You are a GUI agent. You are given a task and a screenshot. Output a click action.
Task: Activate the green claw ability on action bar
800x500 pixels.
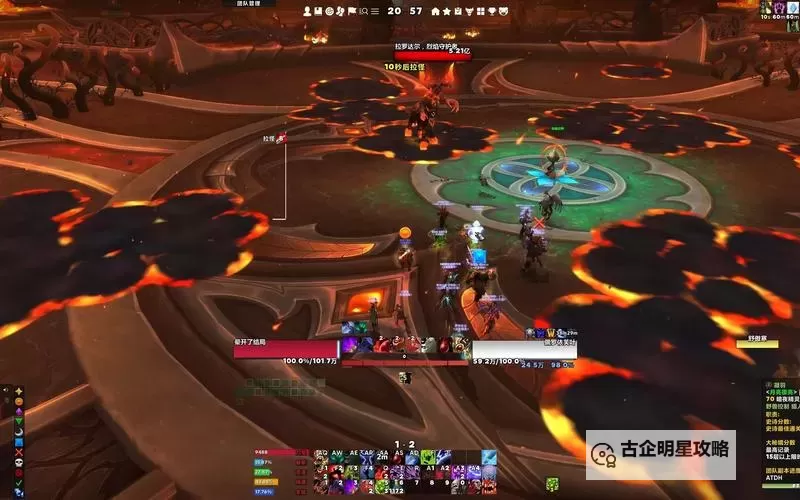427,457
